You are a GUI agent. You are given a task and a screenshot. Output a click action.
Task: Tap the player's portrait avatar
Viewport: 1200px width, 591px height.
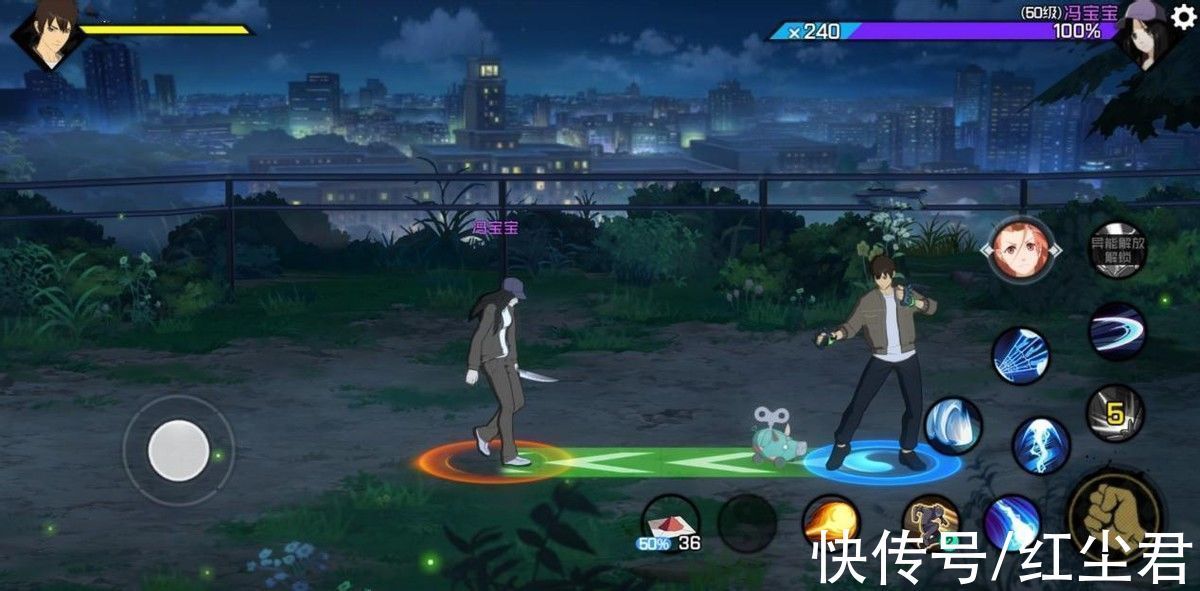tap(47, 35)
